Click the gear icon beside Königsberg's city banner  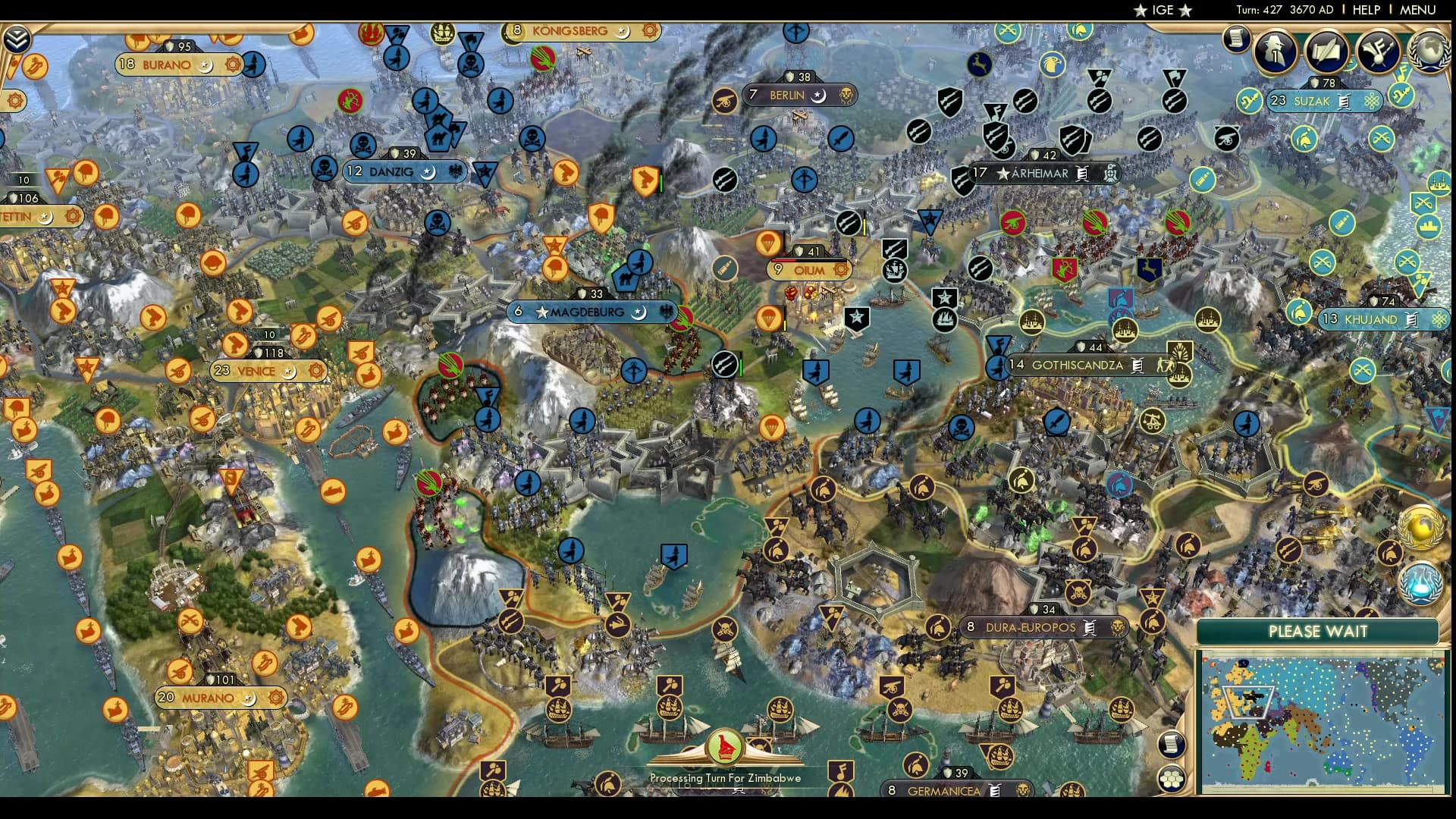[x=648, y=30]
